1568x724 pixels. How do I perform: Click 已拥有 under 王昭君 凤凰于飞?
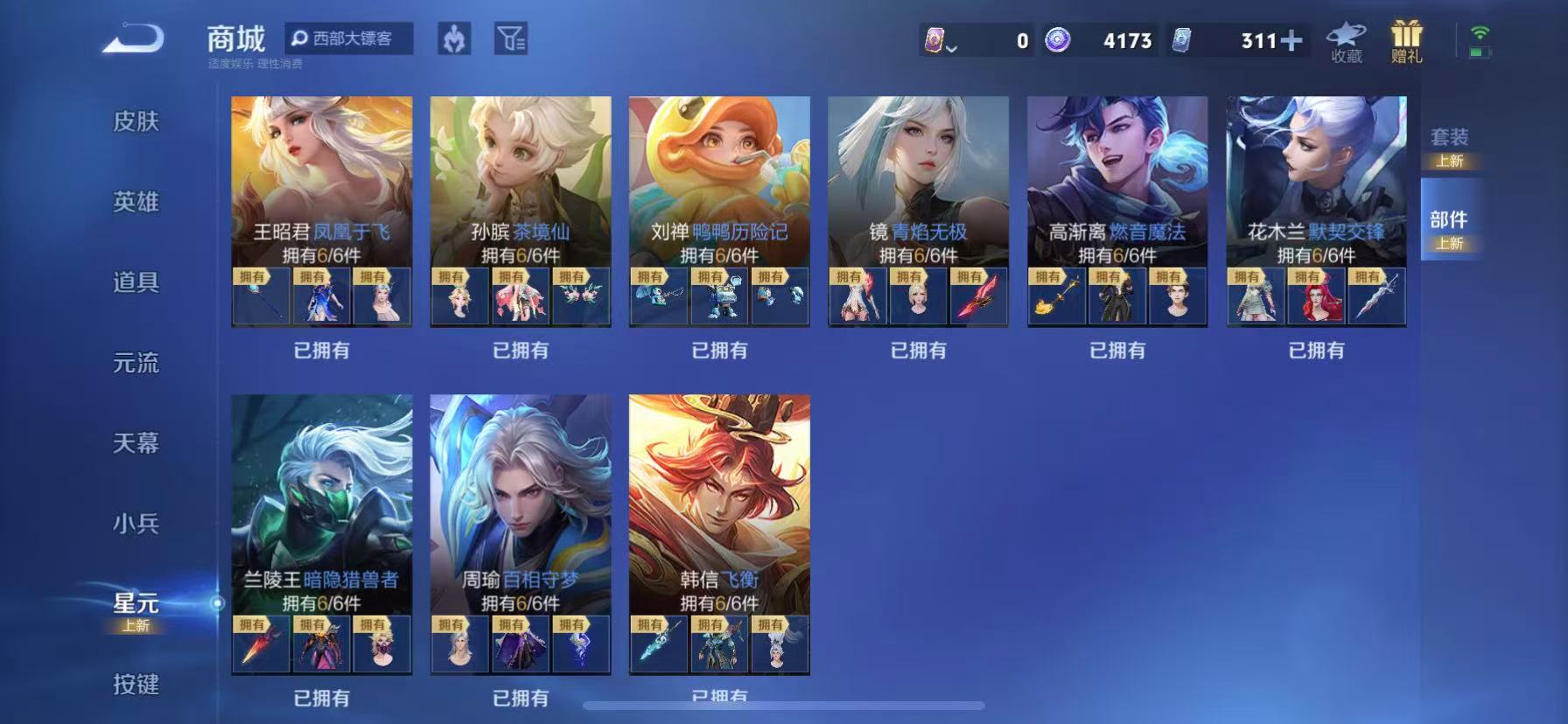(321, 350)
